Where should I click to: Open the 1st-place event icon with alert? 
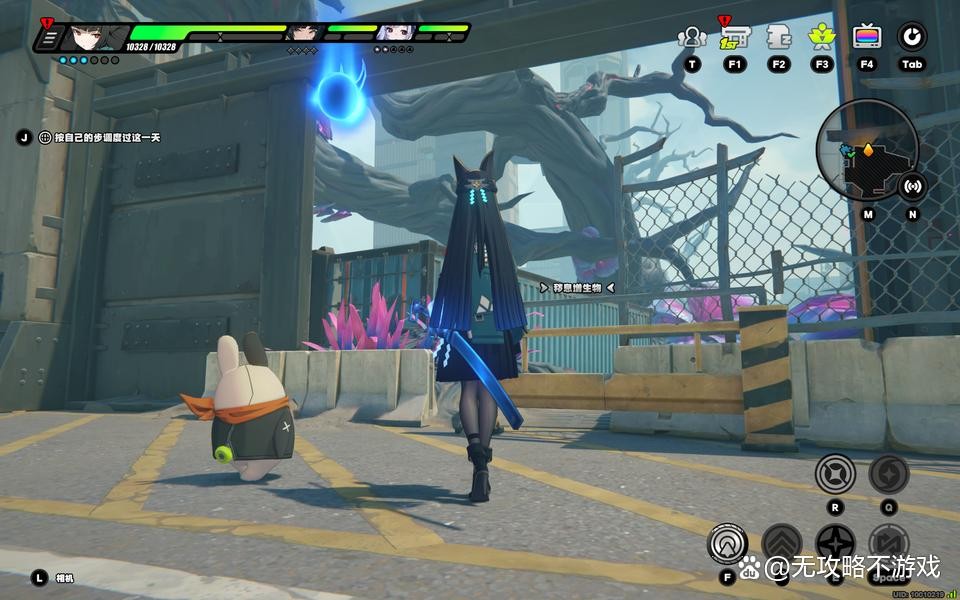tap(735, 38)
